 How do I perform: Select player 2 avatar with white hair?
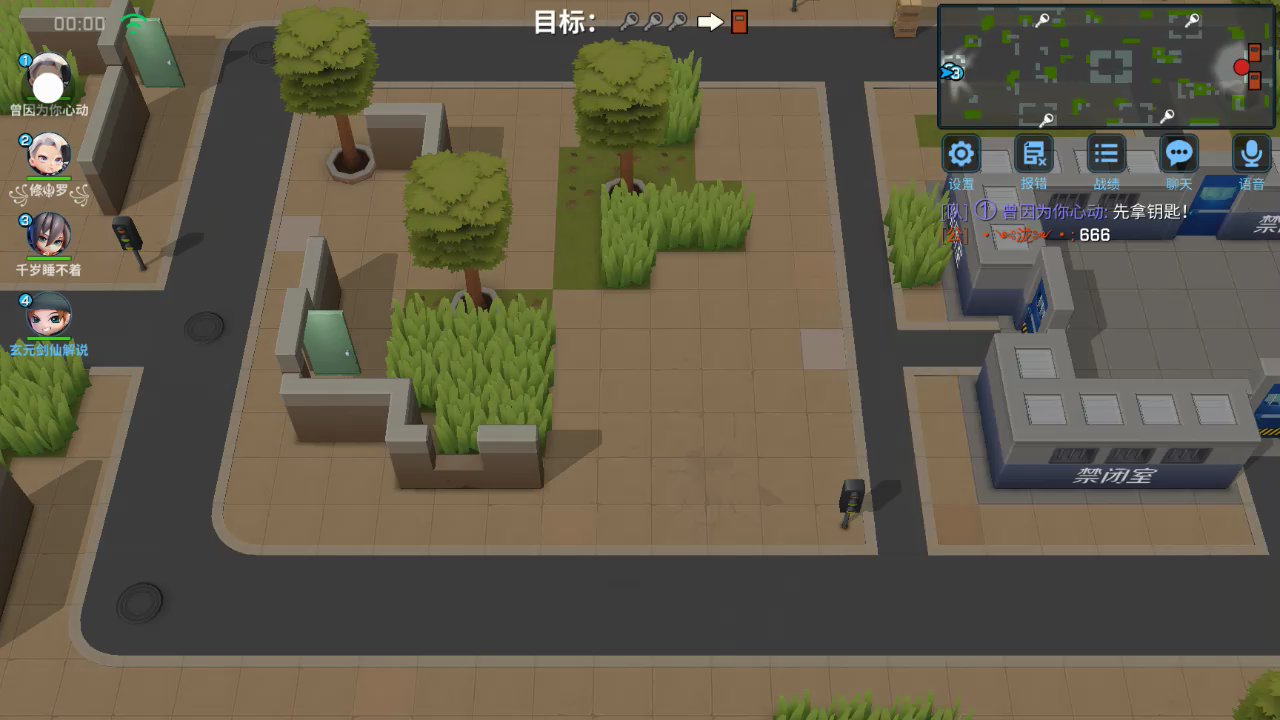[x=48, y=156]
